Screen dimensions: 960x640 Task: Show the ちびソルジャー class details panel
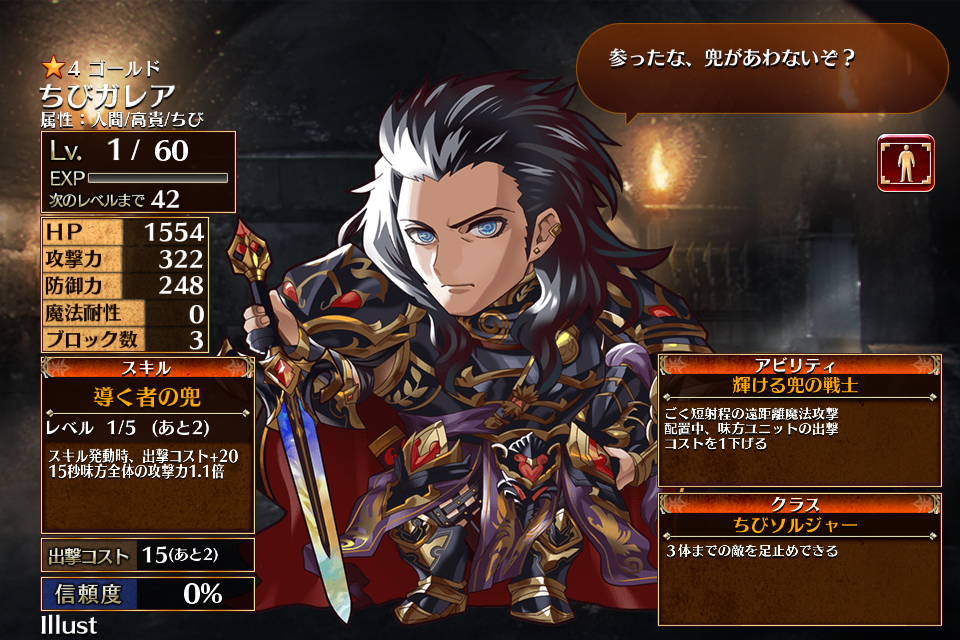point(800,558)
